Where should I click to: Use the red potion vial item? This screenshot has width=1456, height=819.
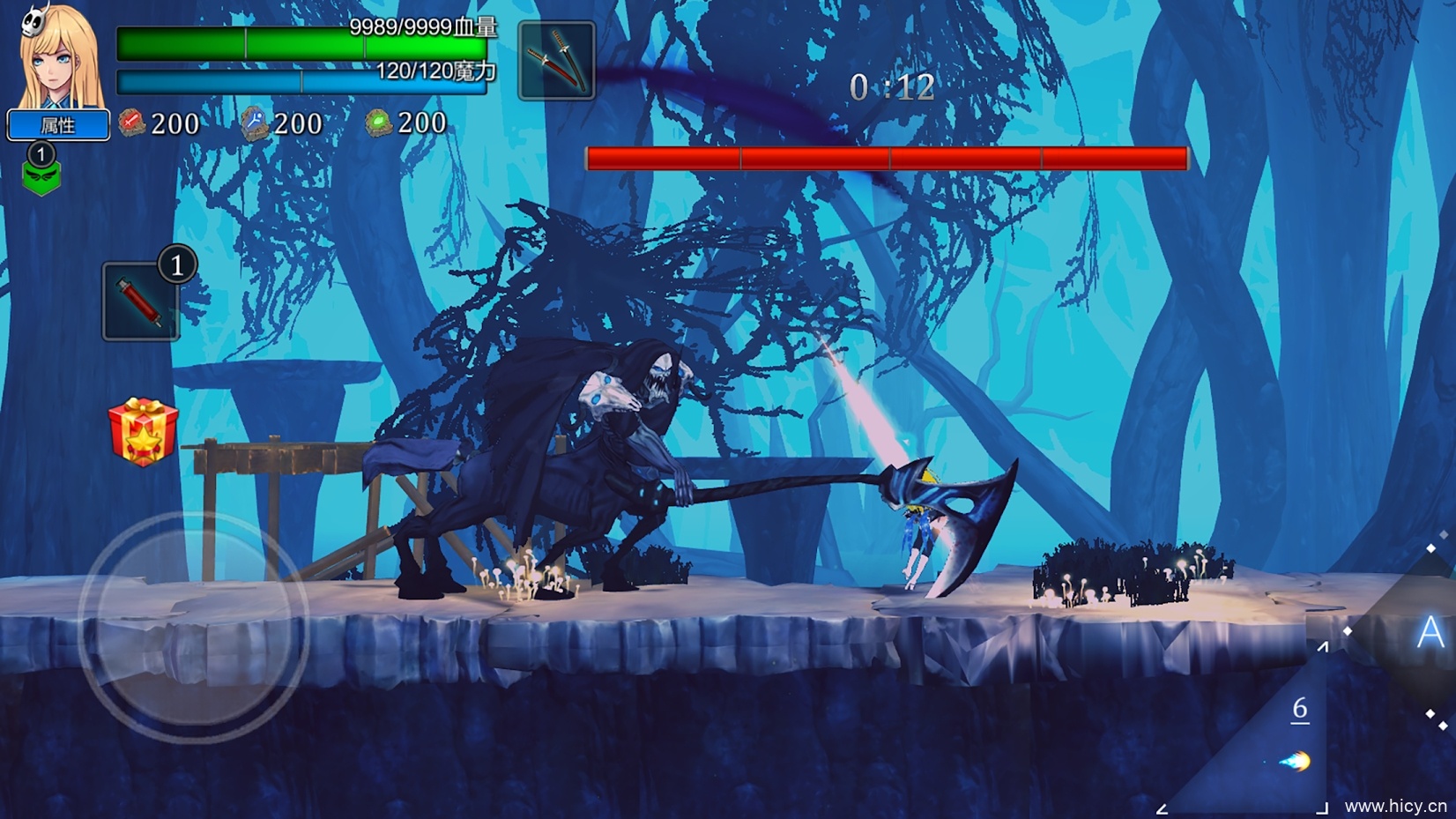141,302
